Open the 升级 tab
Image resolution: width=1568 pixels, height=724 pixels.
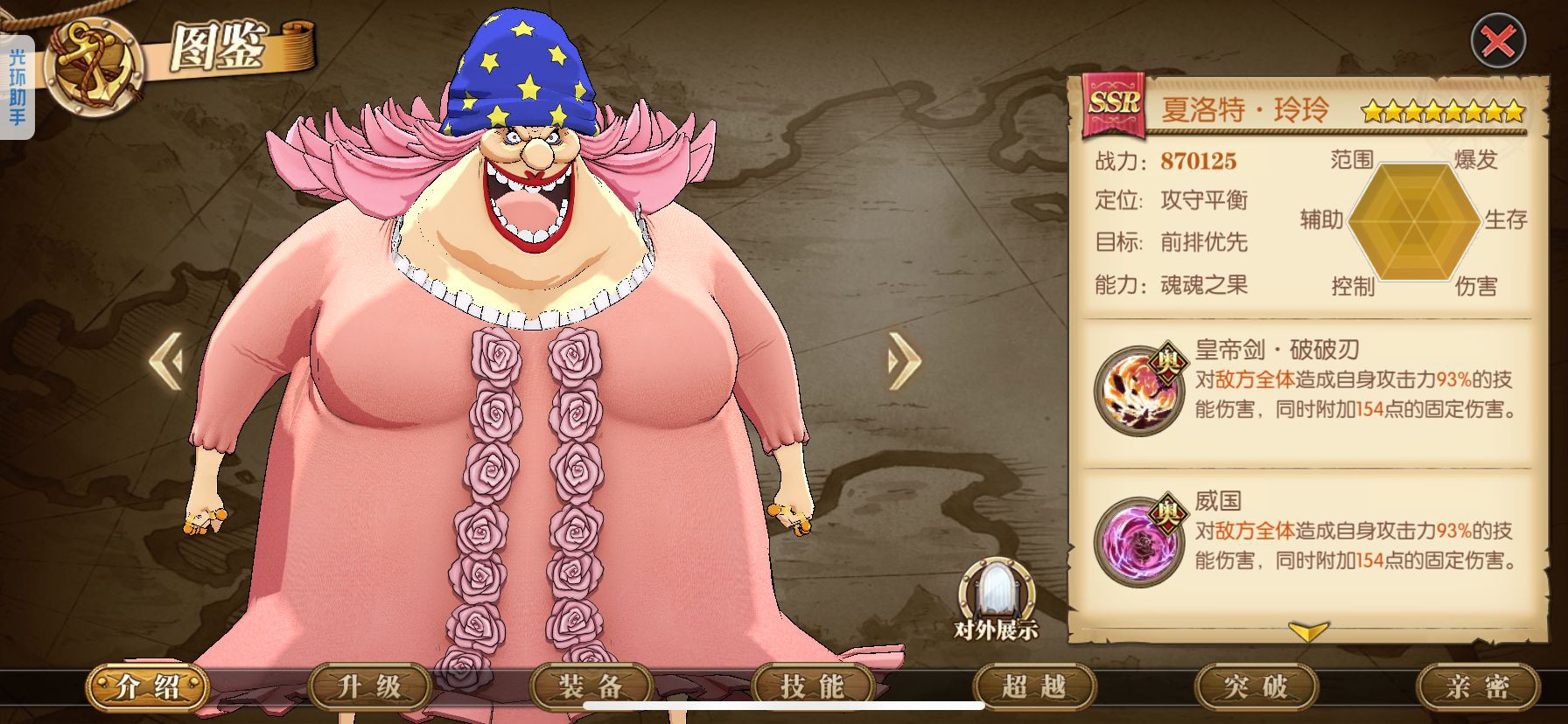pos(369,686)
